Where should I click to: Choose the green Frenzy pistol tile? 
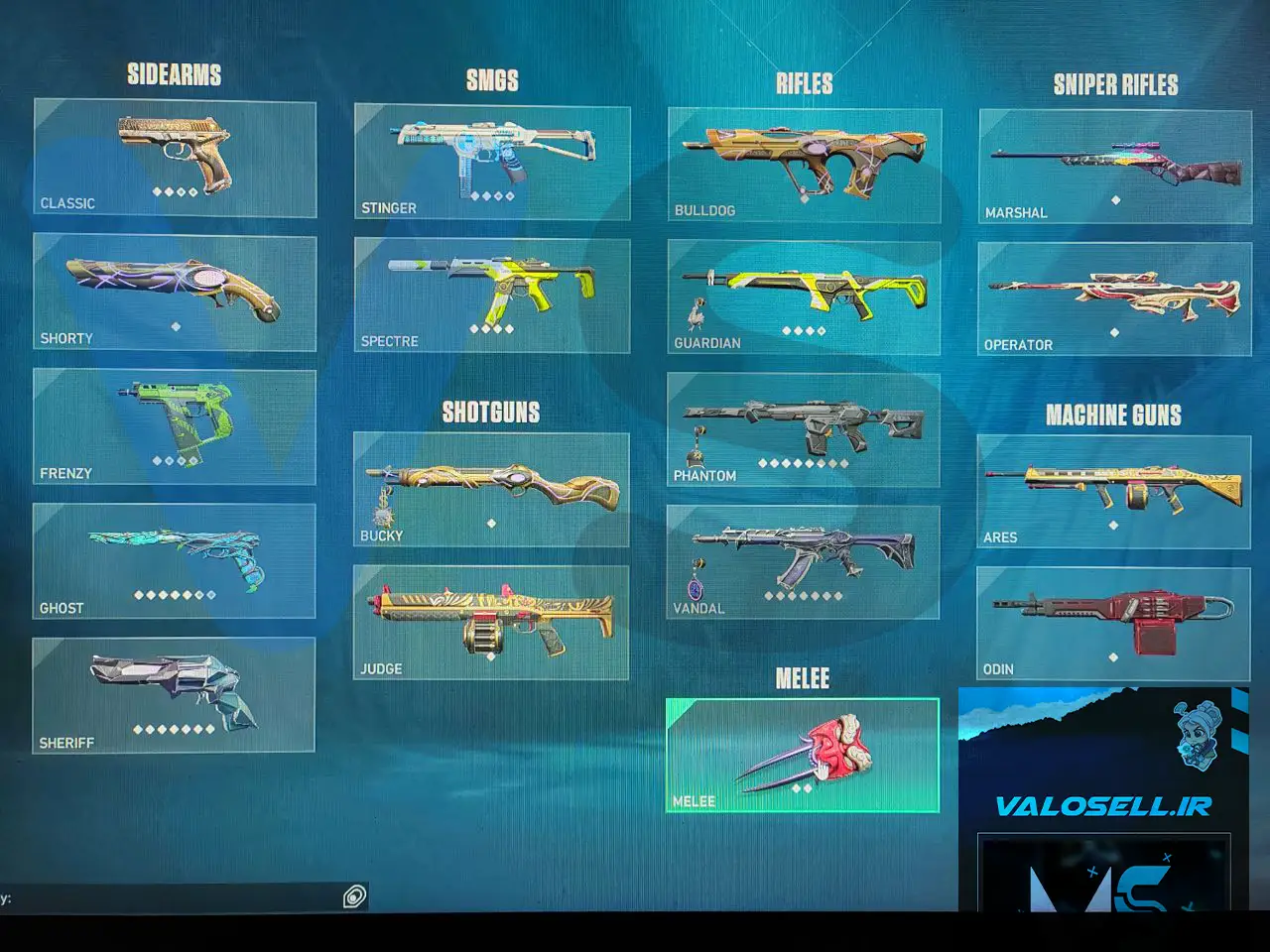click(175, 427)
